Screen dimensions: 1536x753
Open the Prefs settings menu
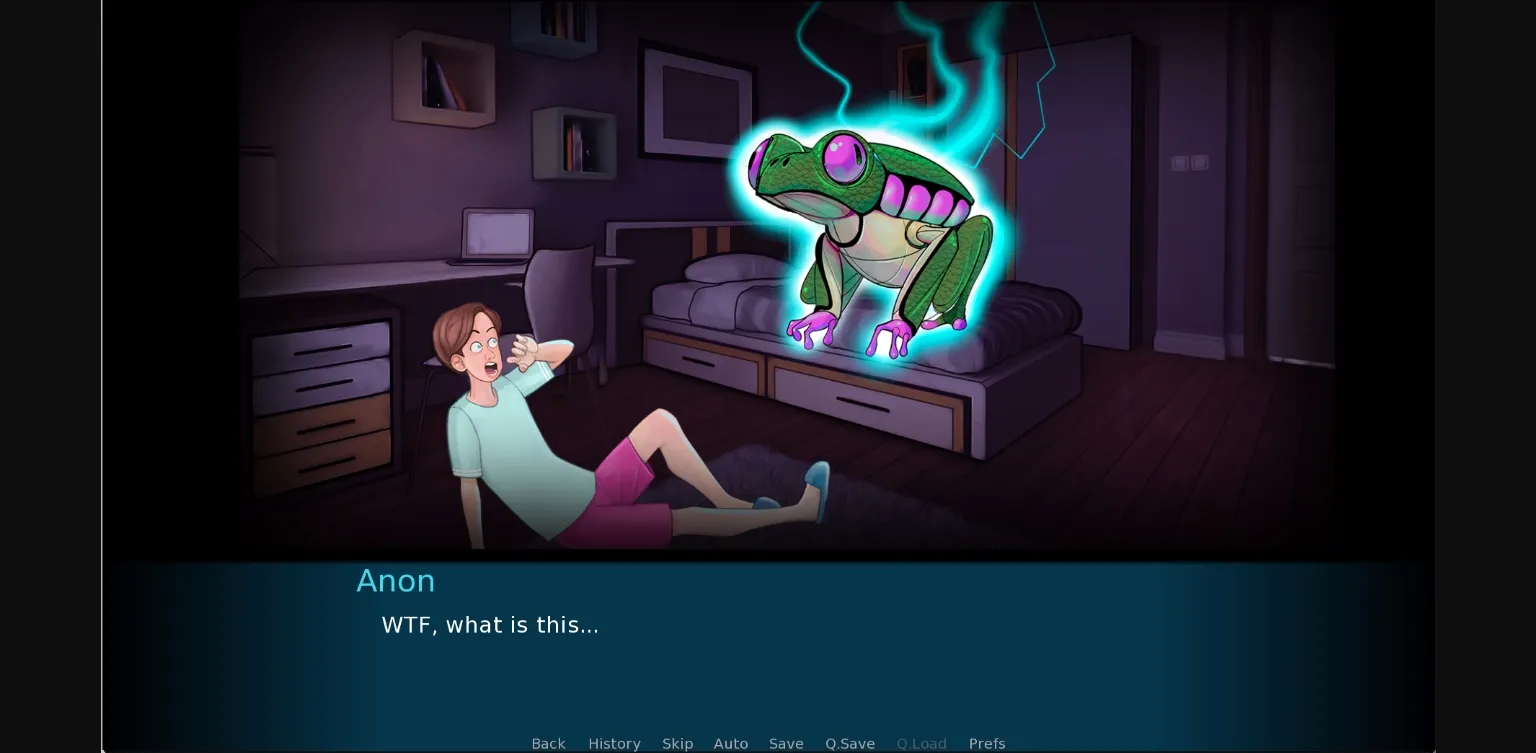[x=987, y=743]
